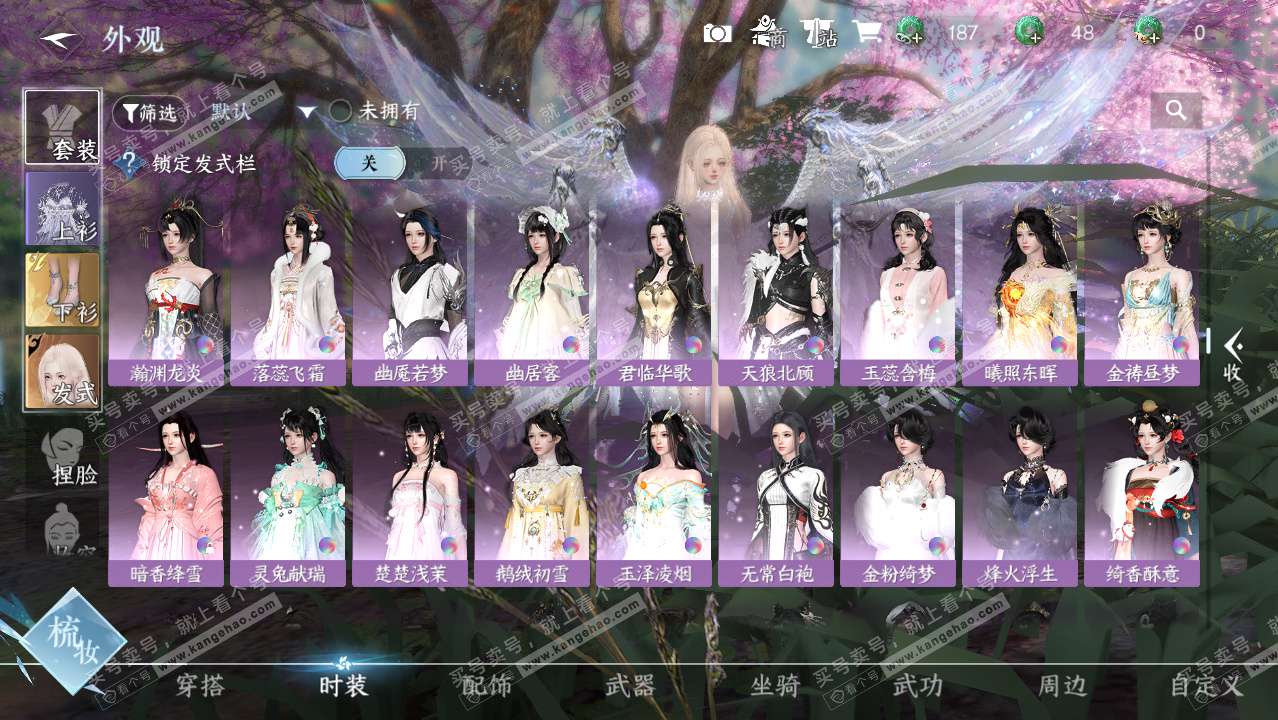Switch to the 配饰 tab
Image resolution: width=1278 pixels, height=720 pixels.
(487, 686)
